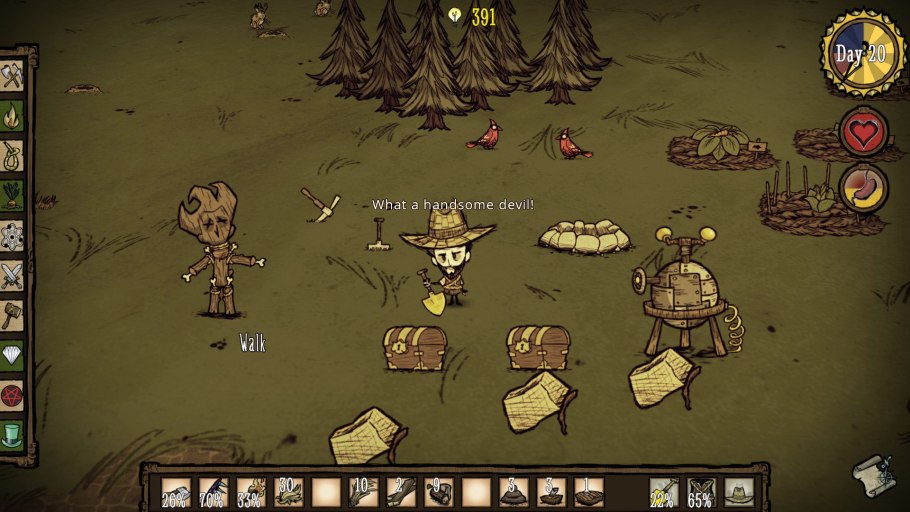Open the Science tab with atom icon
910x512 pixels.
pos(12,236)
